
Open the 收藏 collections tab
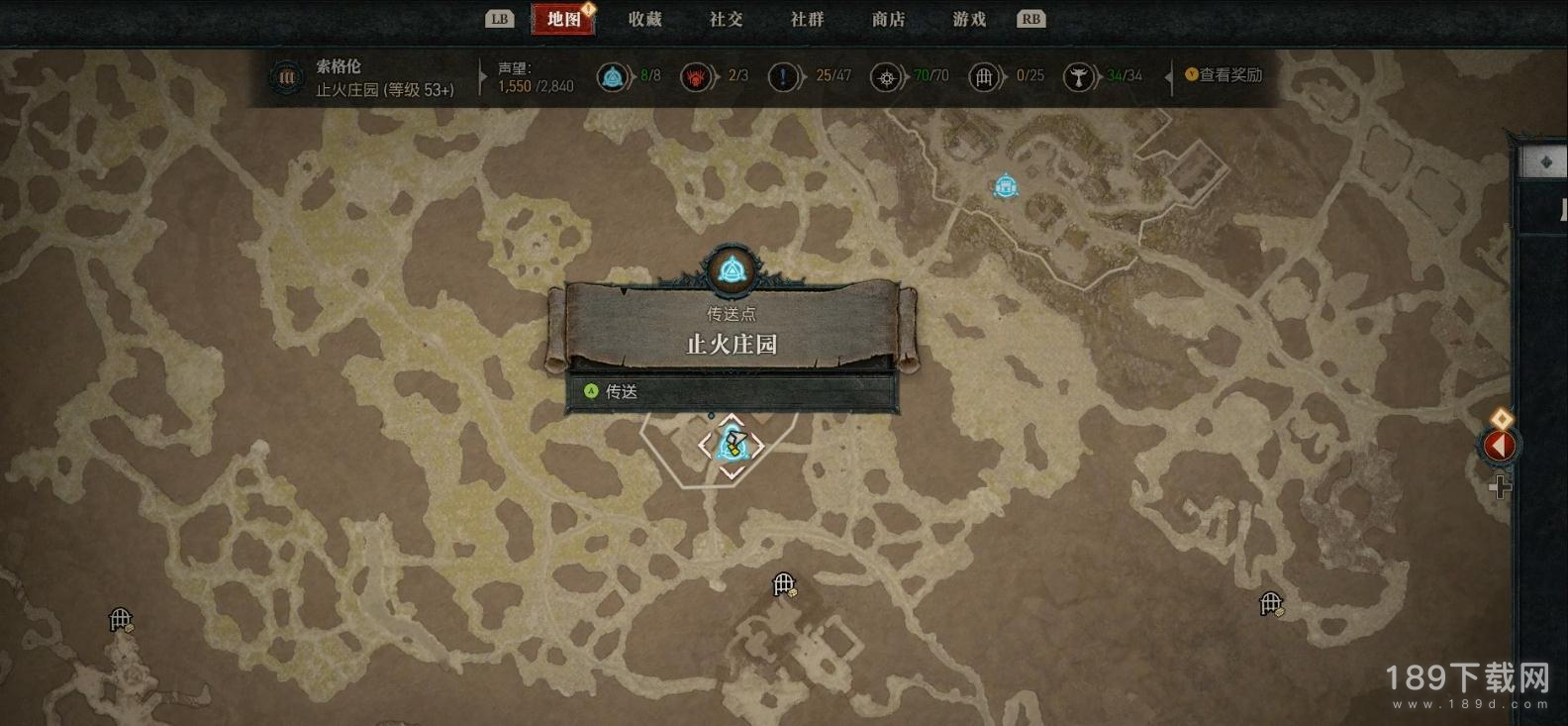point(644,19)
